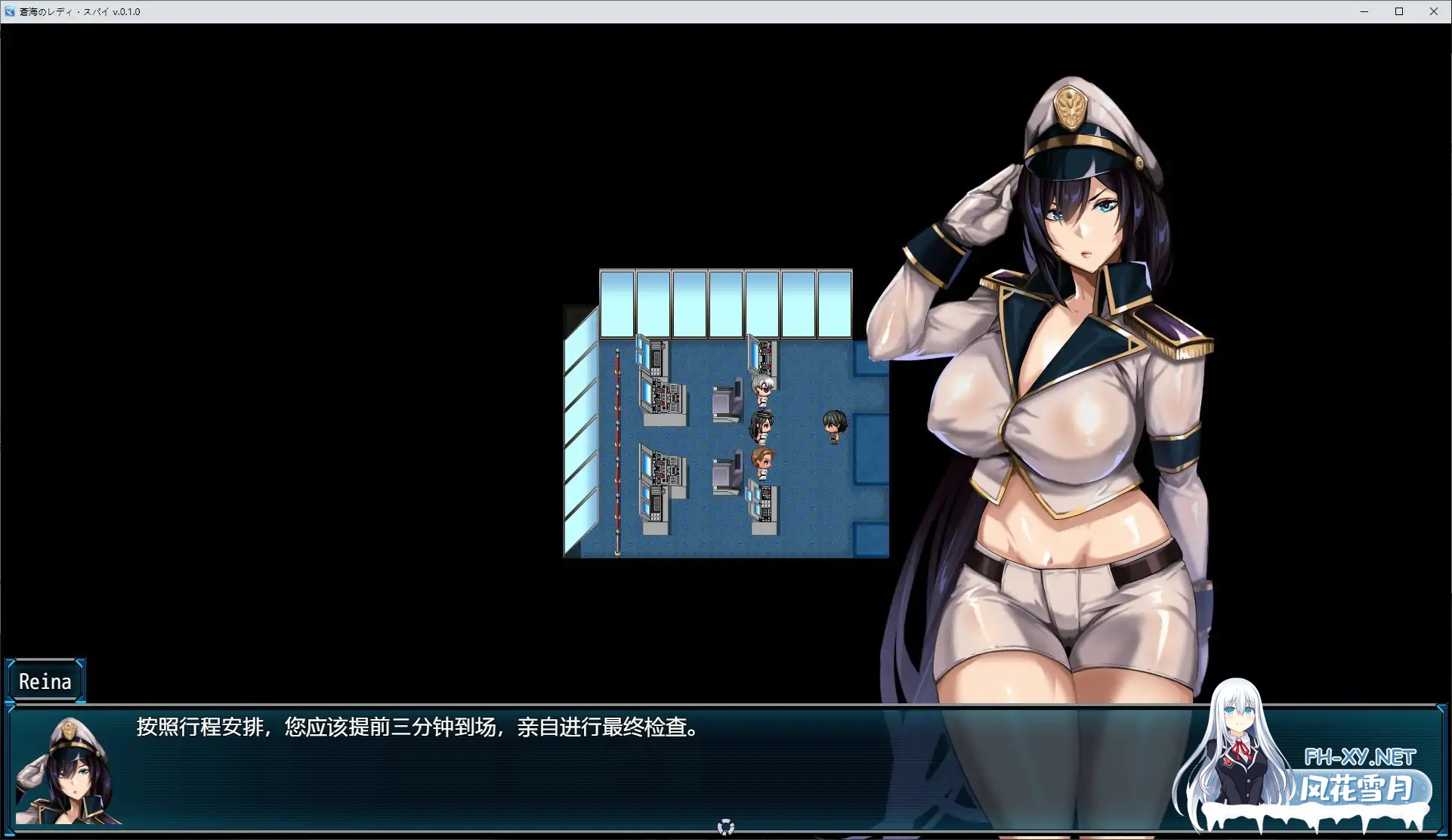Image resolution: width=1452 pixels, height=840 pixels.
Task: Click the lone dark-haired player character sprite
Action: (834, 427)
